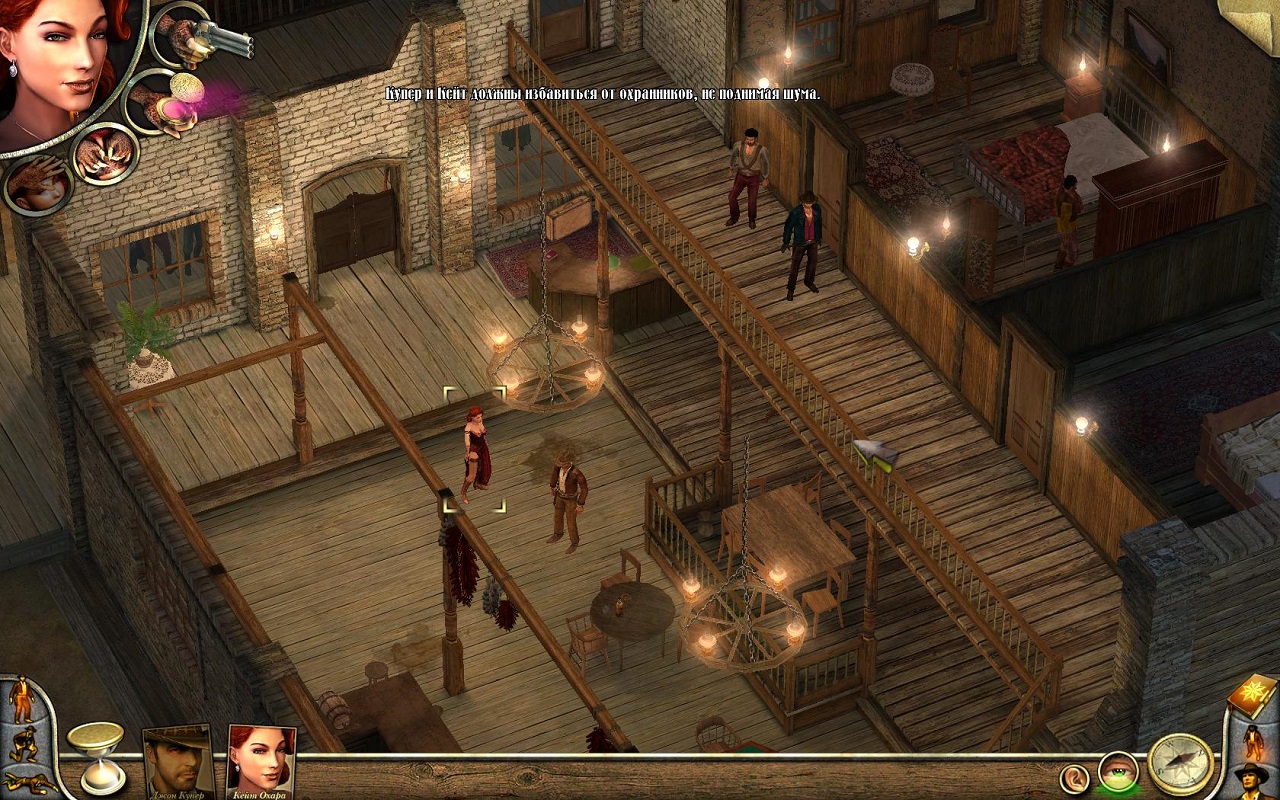Open the orange star notebook
1280x800 pixels.
click(x=1251, y=692)
